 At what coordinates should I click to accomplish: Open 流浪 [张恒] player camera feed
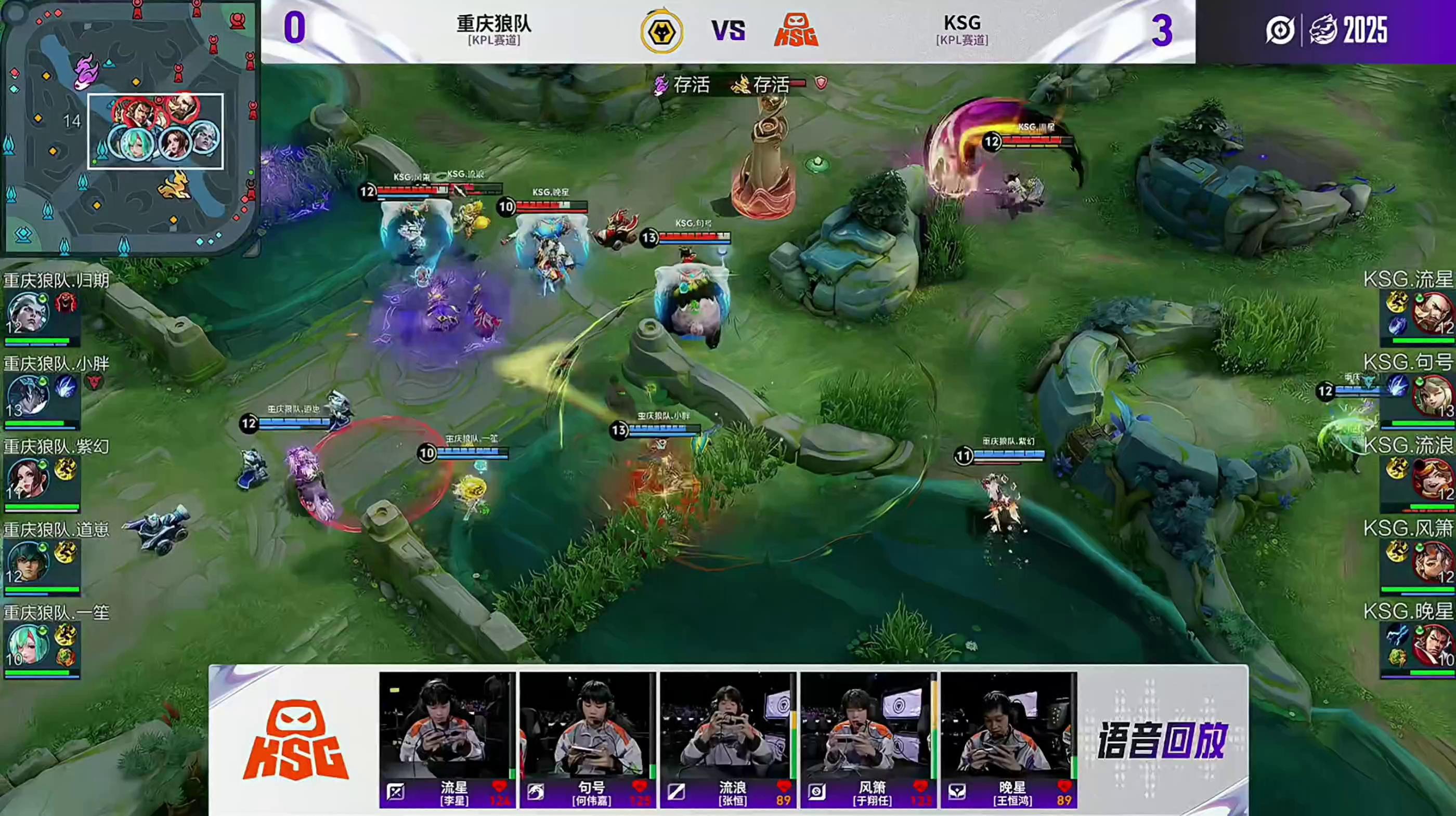pyautogui.click(x=727, y=726)
